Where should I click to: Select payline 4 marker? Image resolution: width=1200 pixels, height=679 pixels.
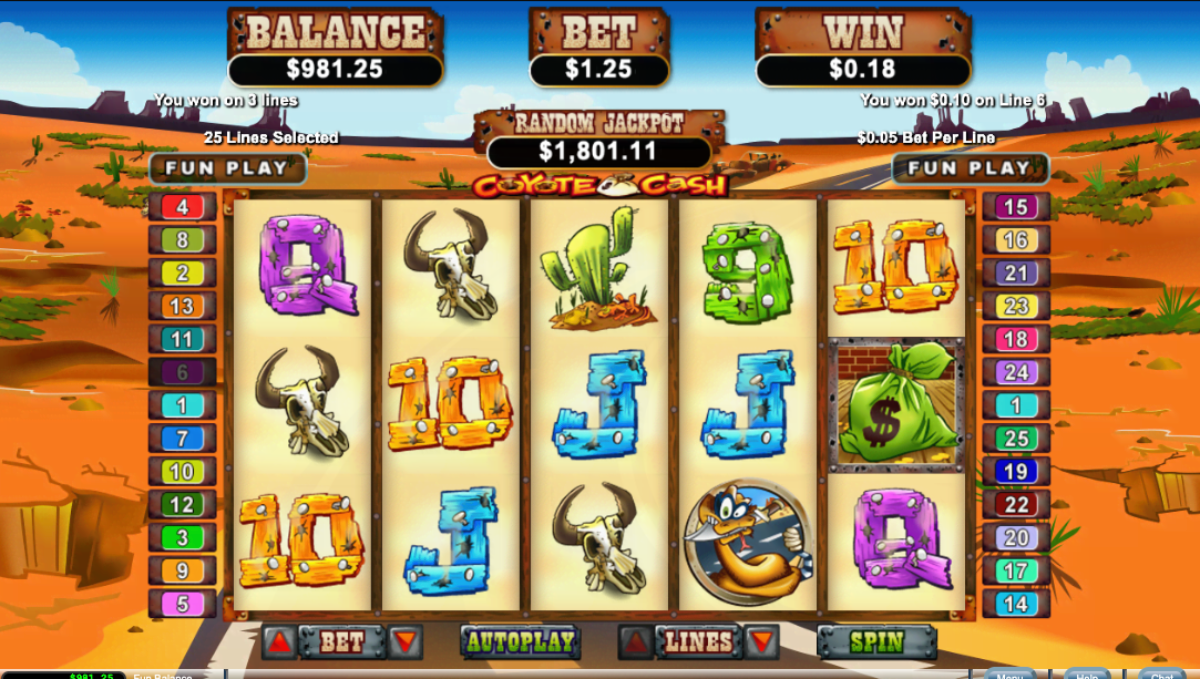[182, 207]
